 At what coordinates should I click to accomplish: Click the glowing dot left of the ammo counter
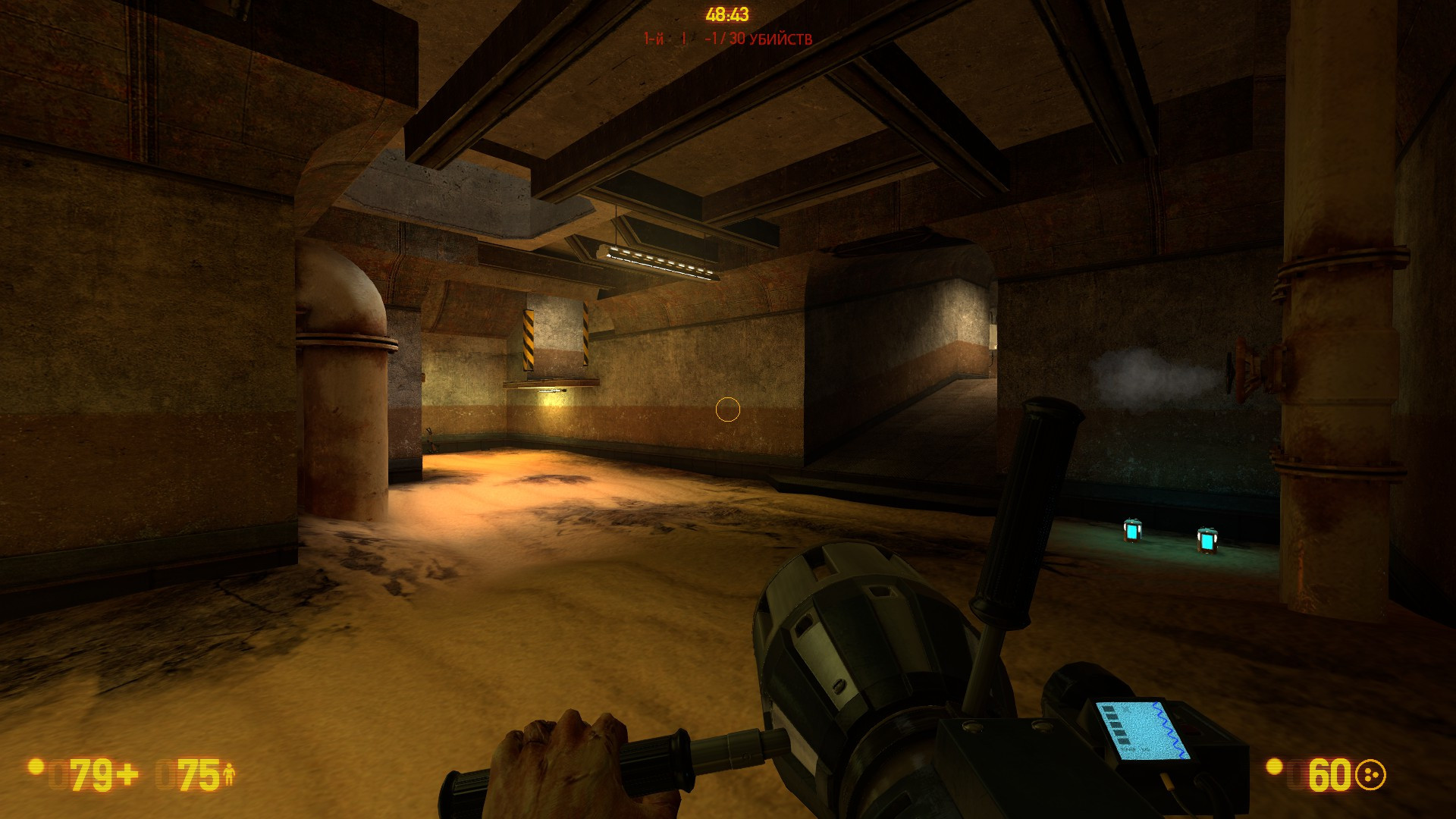pyautogui.click(x=1274, y=767)
